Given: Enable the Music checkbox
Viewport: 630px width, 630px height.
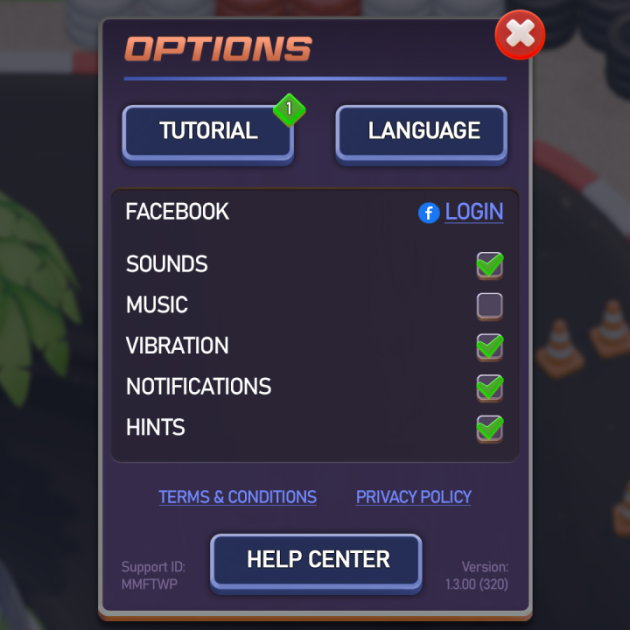Looking at the screenshot, I should 489,305.
